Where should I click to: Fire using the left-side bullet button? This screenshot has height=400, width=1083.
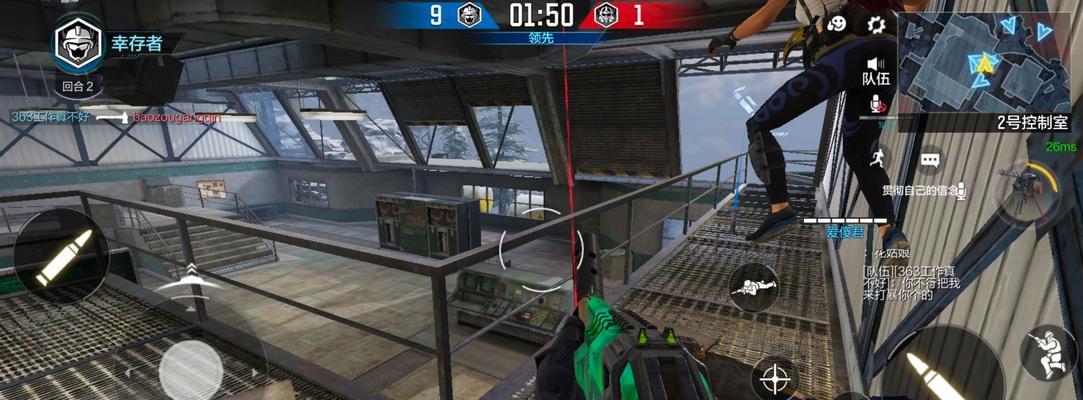coord(61,257)
